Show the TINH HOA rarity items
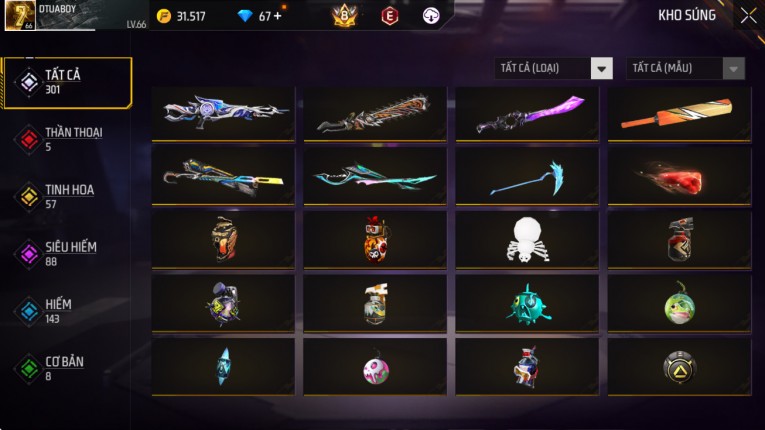The width and height of the screenshot is (765, 430). pyautogui.click(x=66, y=195)
